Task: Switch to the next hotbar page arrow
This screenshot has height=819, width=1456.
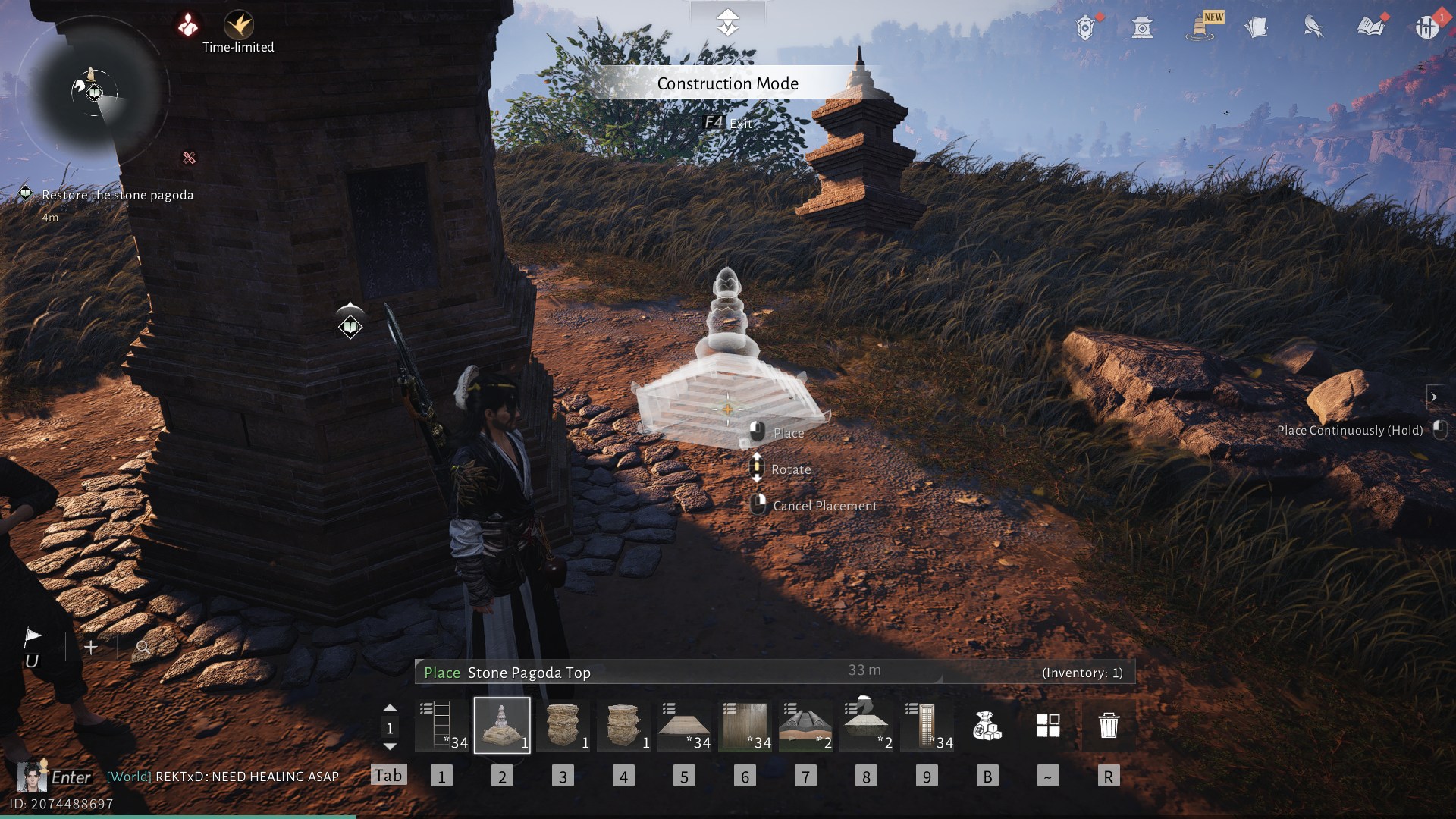Action: coord(390,747)
